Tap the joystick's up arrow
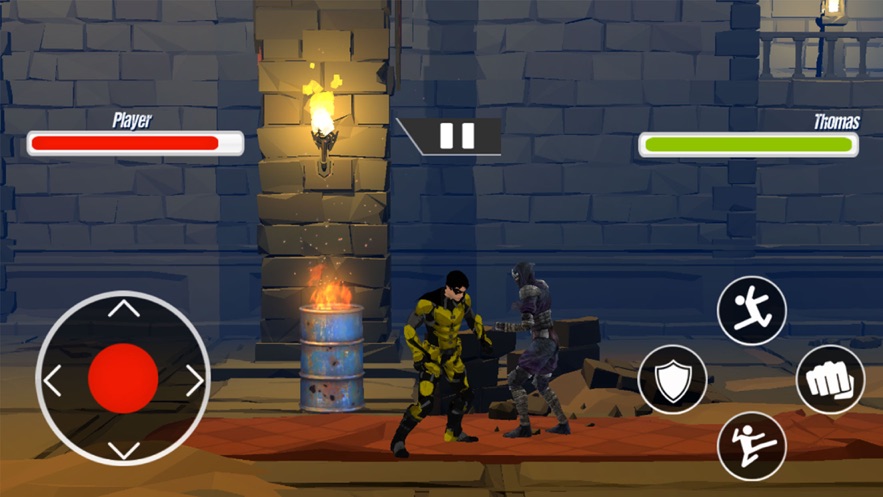This screenshot has width=883, height=497. click(x=123, y=309)
